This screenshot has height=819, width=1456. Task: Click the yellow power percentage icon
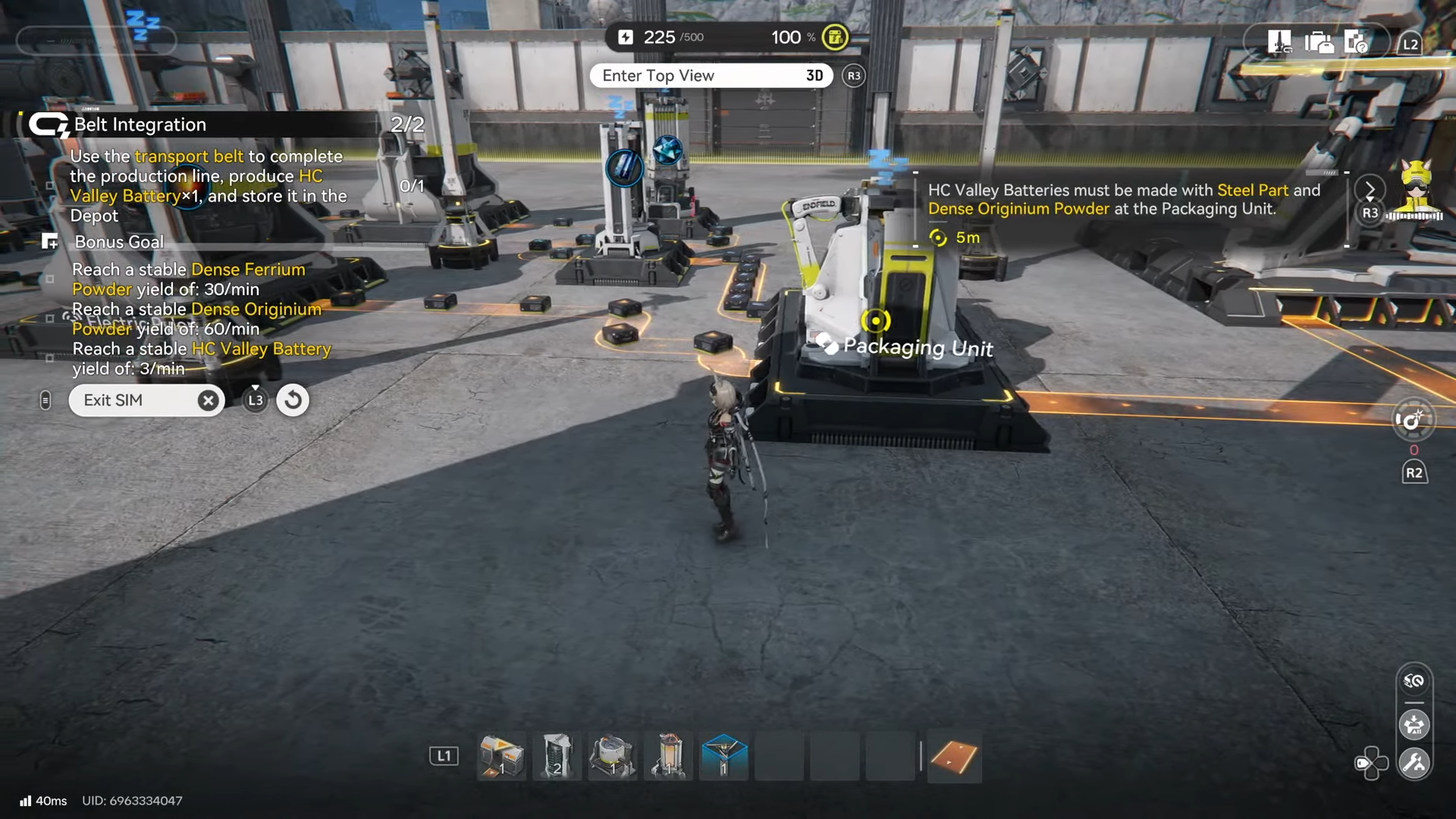(x=835, y=37)
